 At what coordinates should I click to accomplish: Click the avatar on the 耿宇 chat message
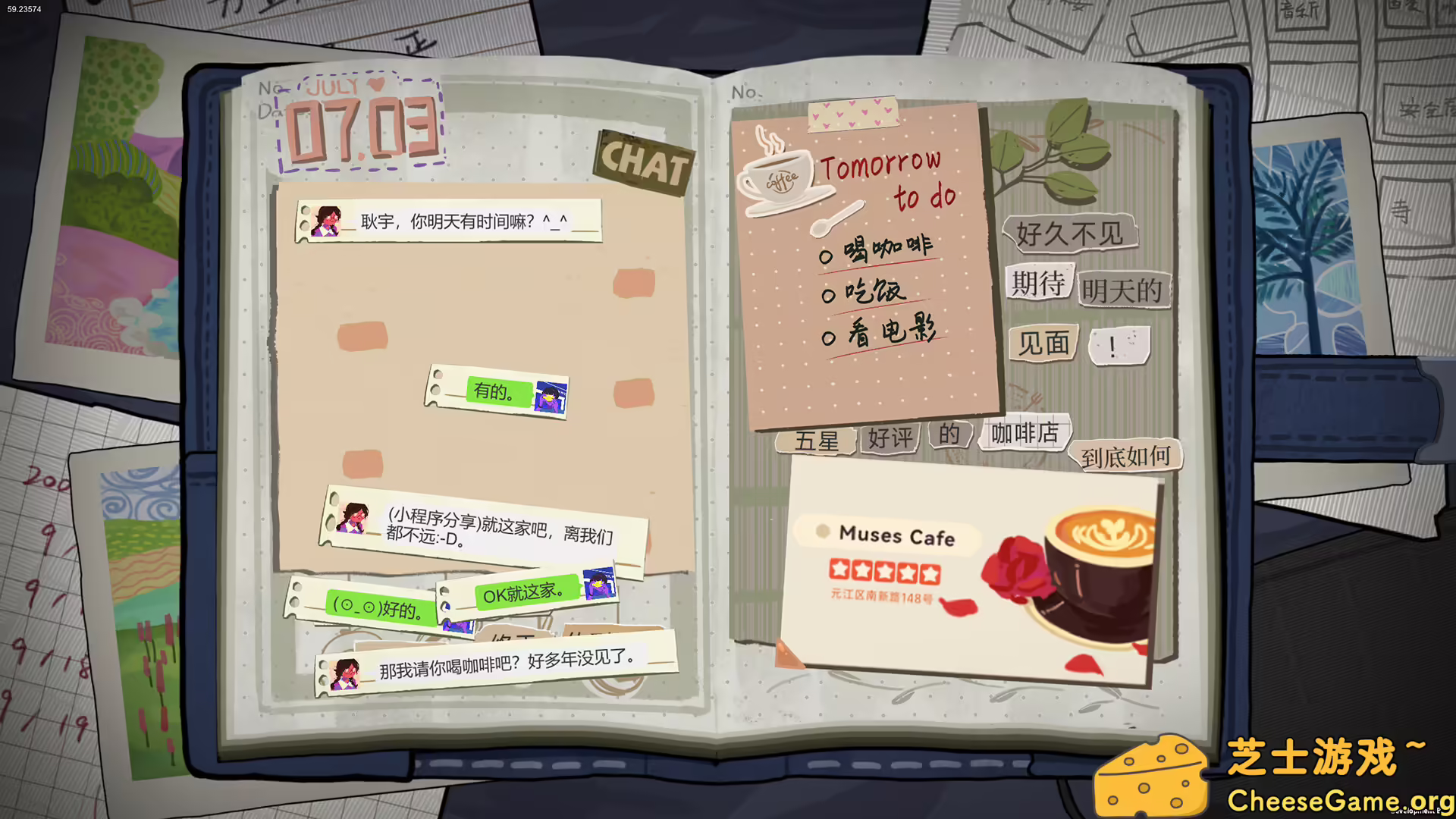[326, 221]
